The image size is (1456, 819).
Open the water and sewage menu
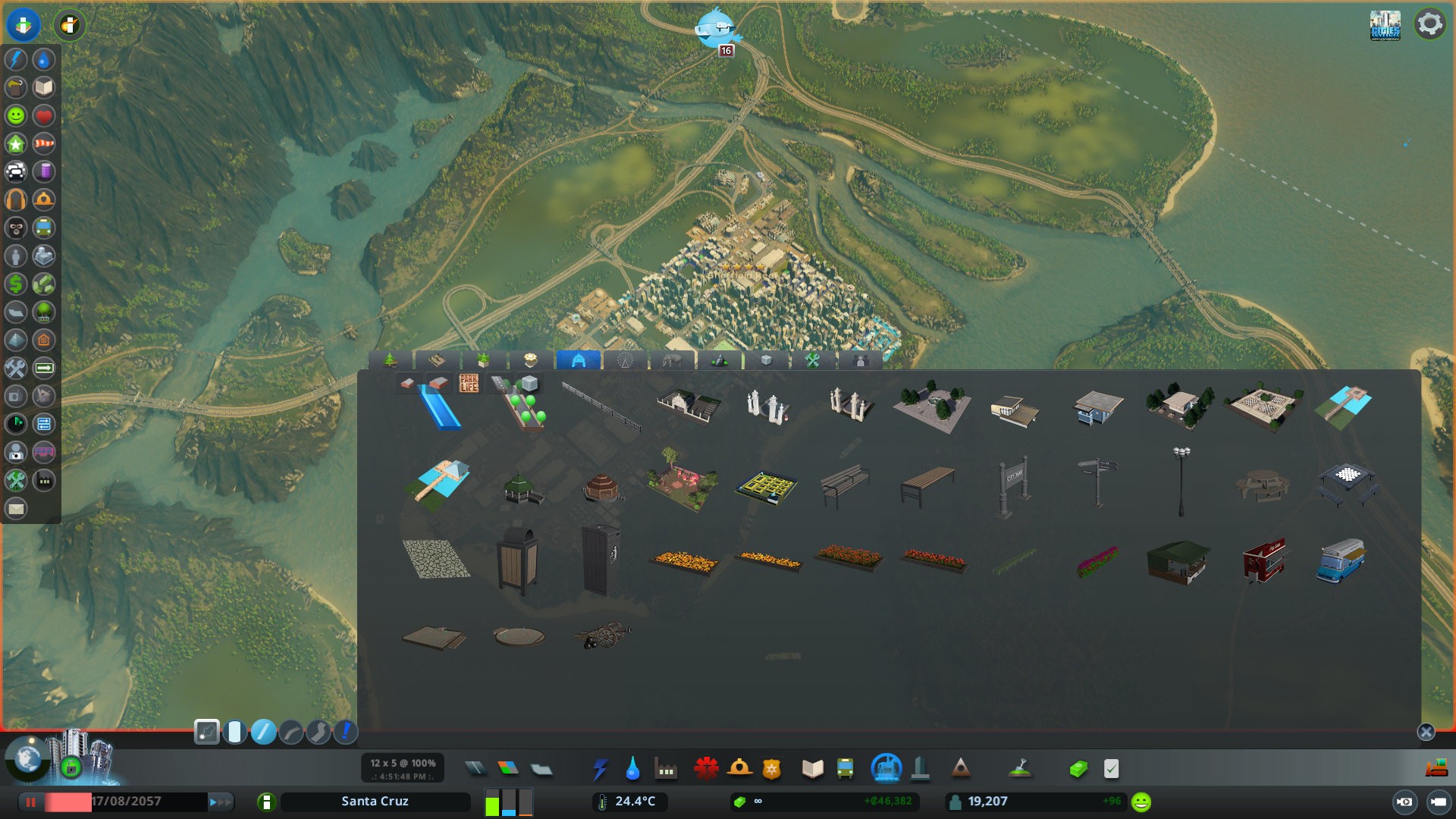click(632, 769)
